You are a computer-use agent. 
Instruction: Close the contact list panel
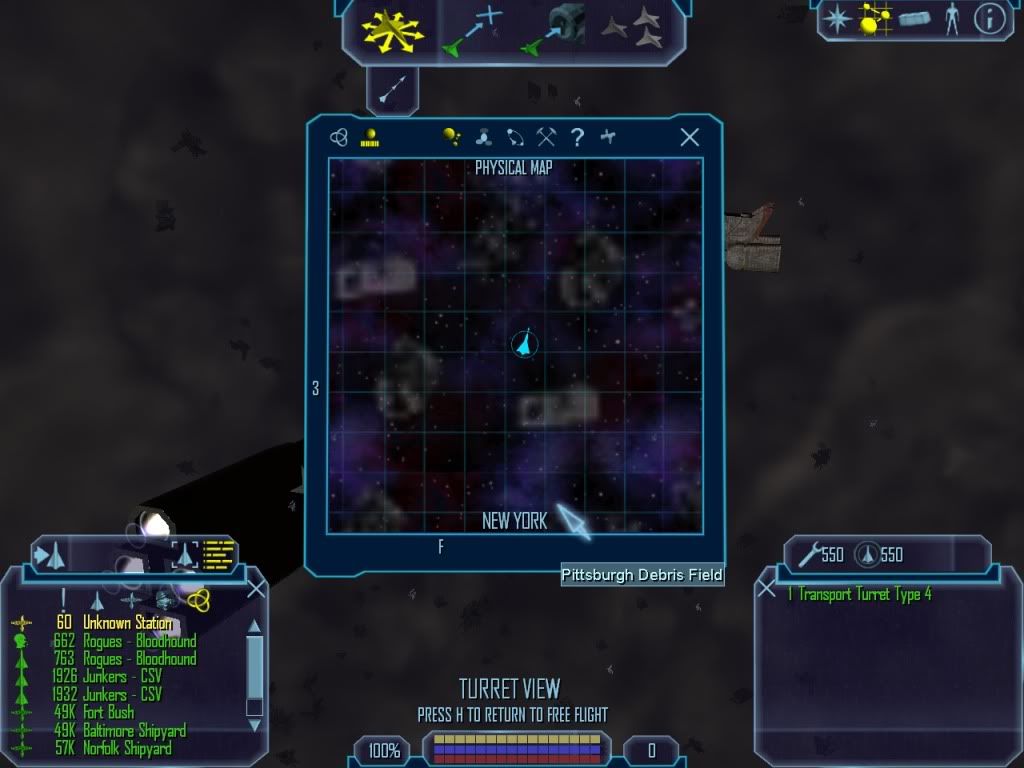(255, 589)
